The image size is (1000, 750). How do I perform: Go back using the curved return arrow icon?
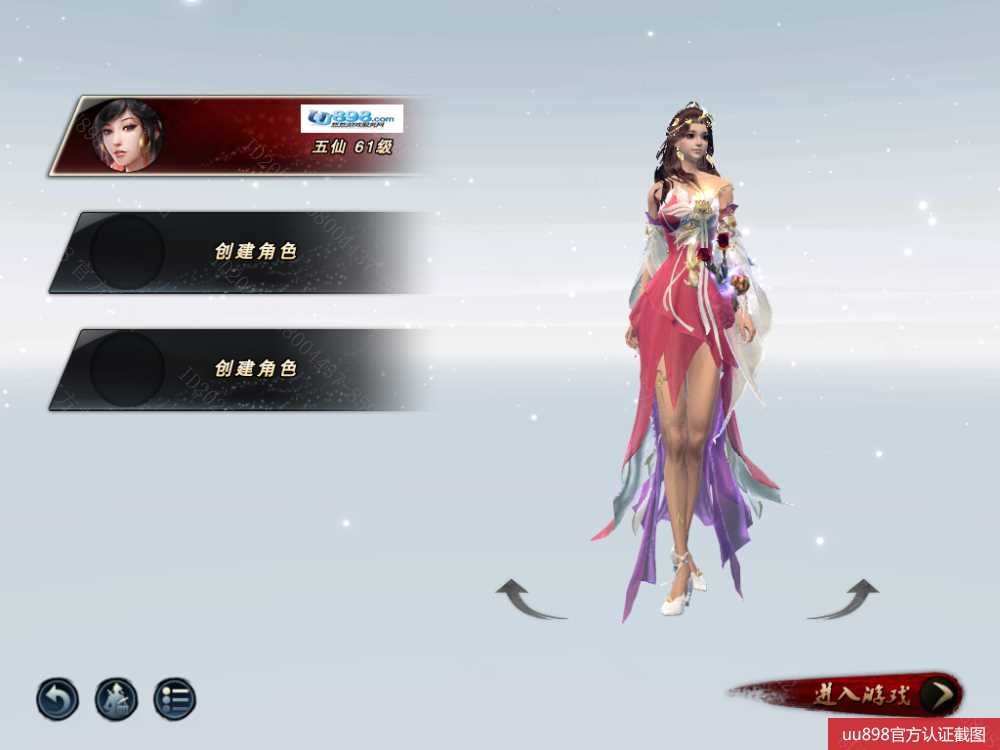pos(57,699)
